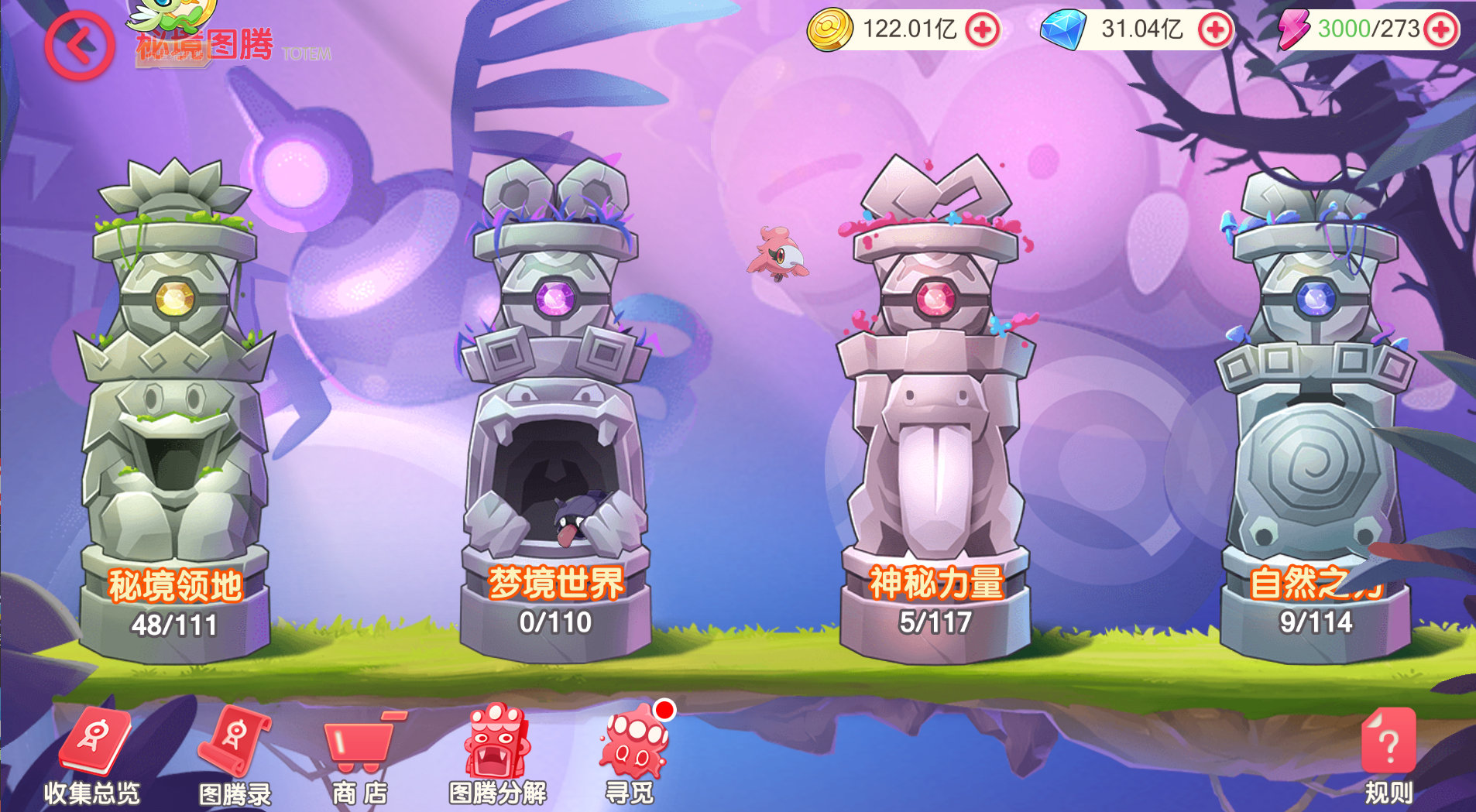Screen dimensions: 1476x812
Task: Go back with the red arrow button
Action: point(79,46)
